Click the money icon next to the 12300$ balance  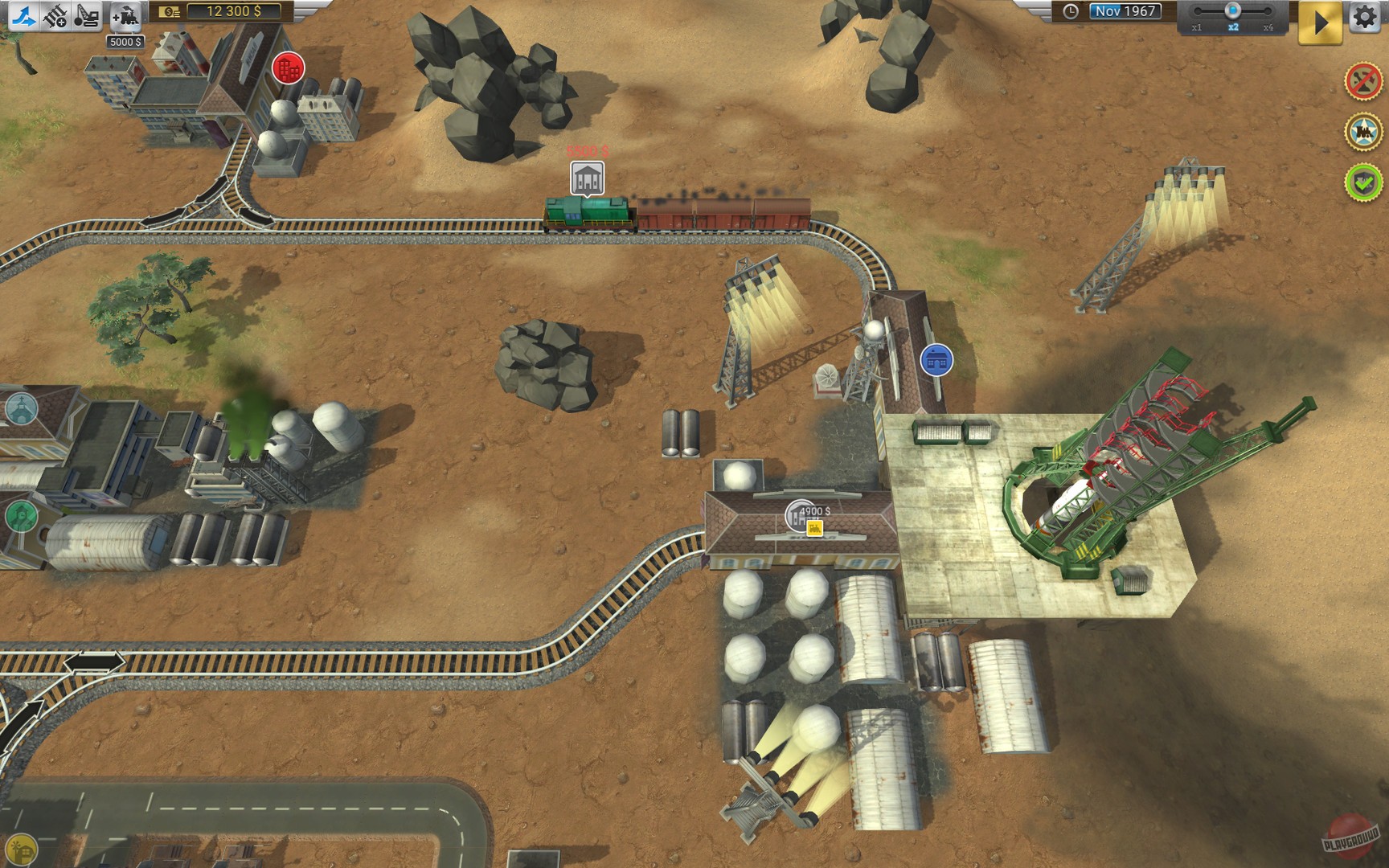168,12
